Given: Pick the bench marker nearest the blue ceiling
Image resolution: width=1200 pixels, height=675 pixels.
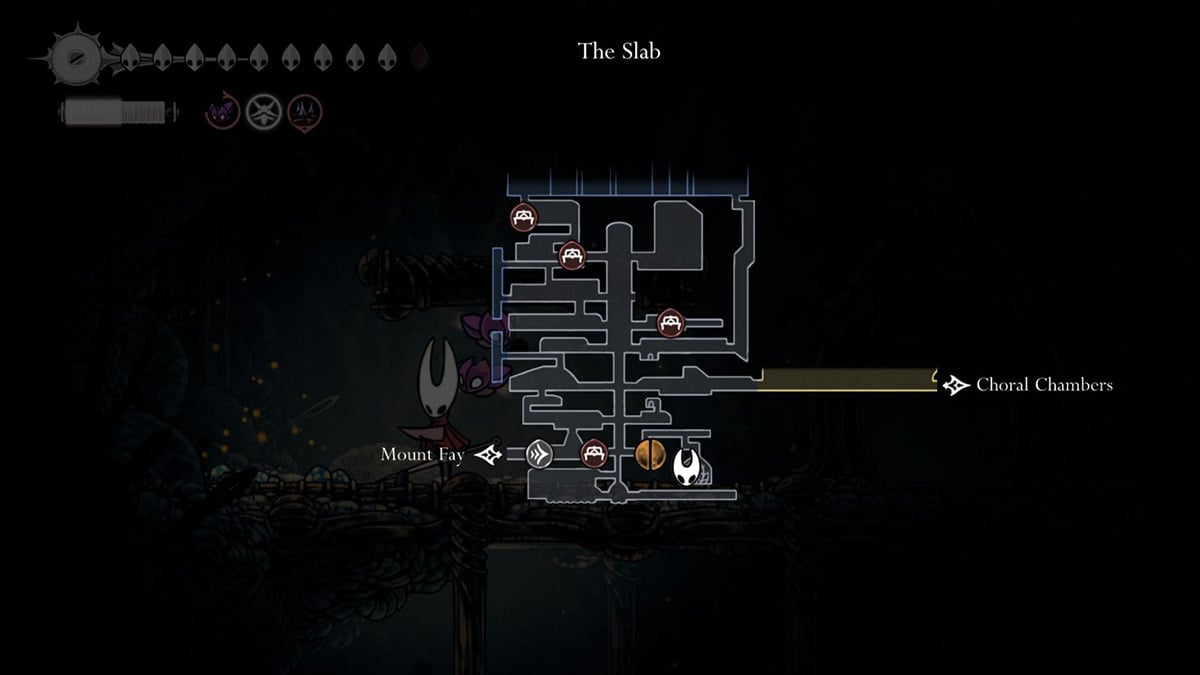Looking at the screenshot, I should point(522,216).
